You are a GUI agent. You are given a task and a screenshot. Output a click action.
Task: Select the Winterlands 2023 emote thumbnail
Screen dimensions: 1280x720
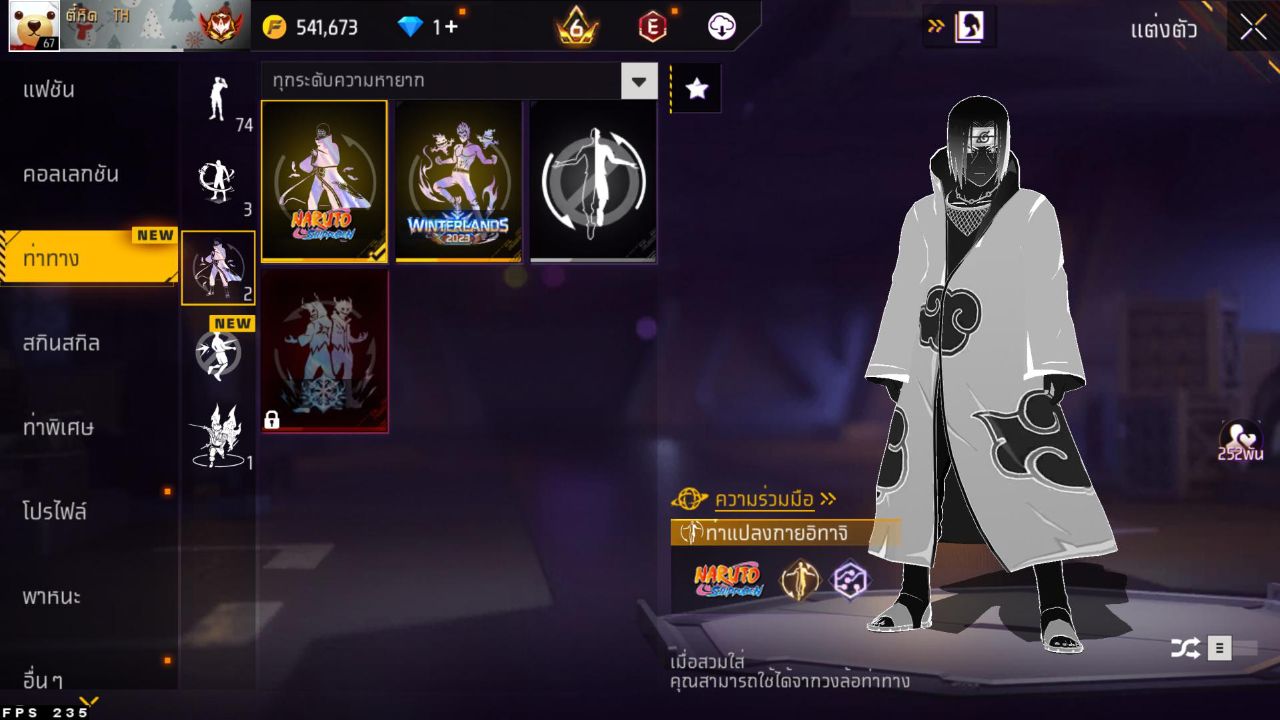[x=460, y=180]
